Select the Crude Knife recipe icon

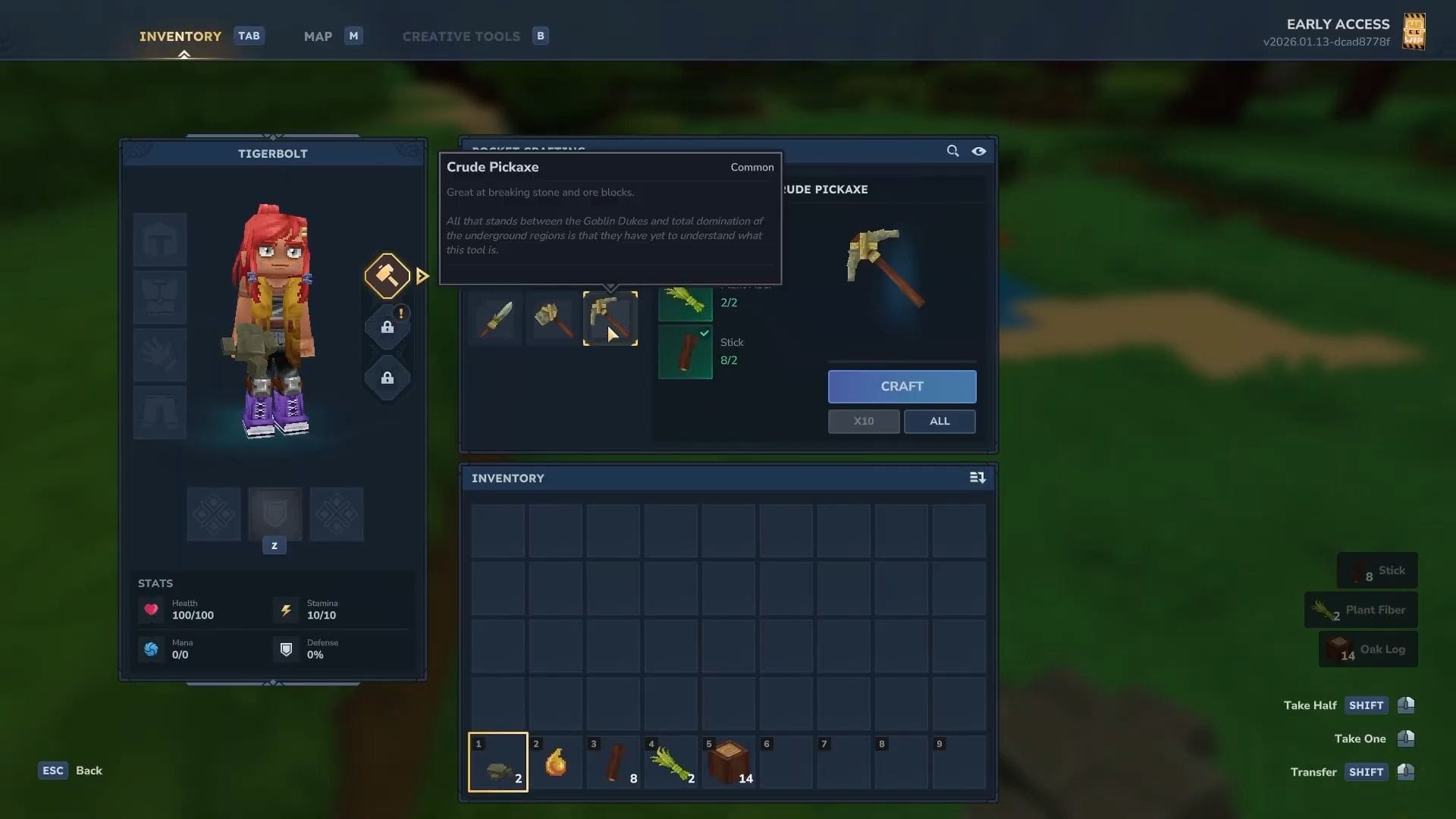pyautogui.click(x=497, y=318)
